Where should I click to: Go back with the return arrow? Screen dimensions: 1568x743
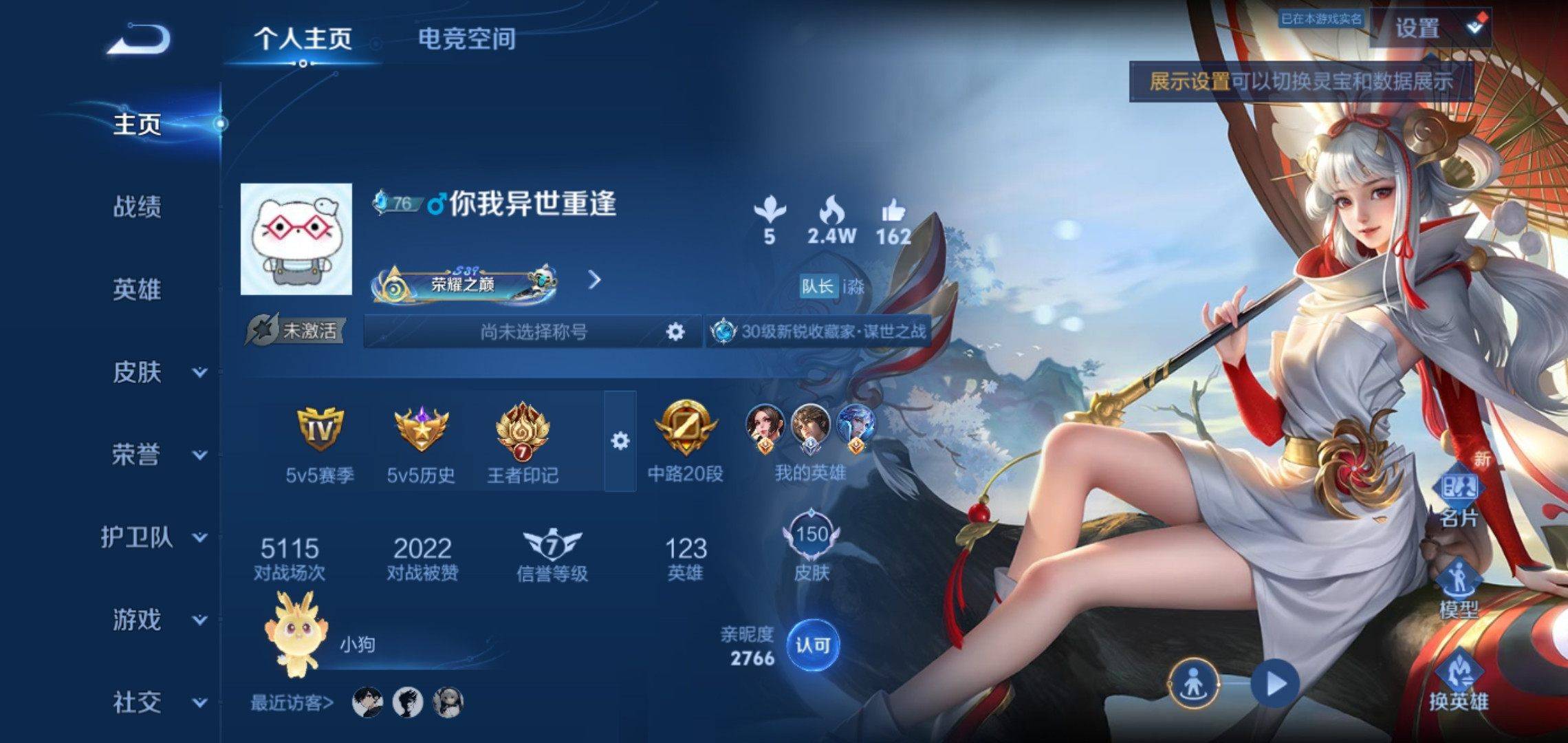click(138, 39)
